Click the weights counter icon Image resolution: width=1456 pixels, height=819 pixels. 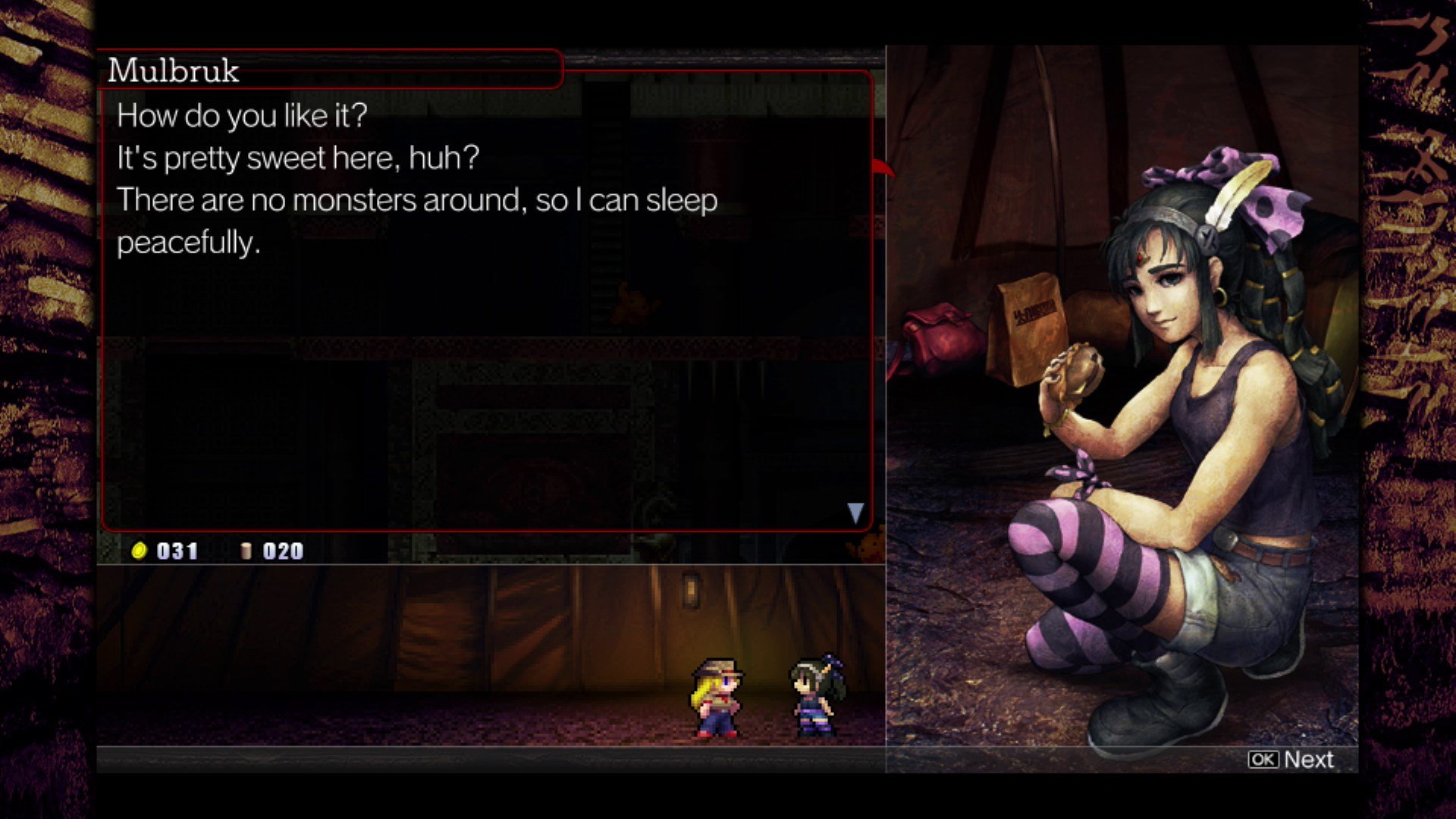246,551
